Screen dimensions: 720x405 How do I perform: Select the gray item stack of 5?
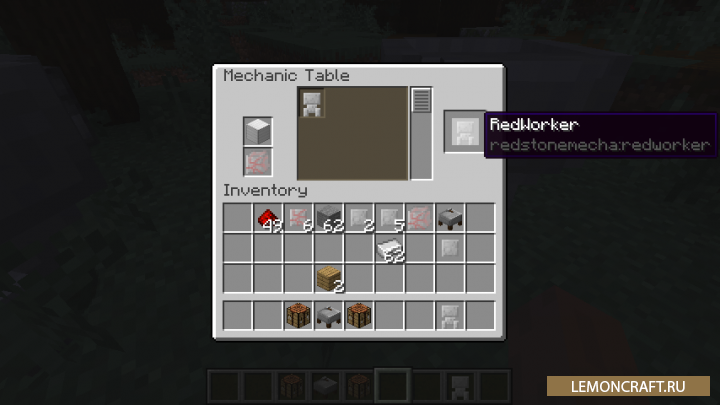(390, 217)
